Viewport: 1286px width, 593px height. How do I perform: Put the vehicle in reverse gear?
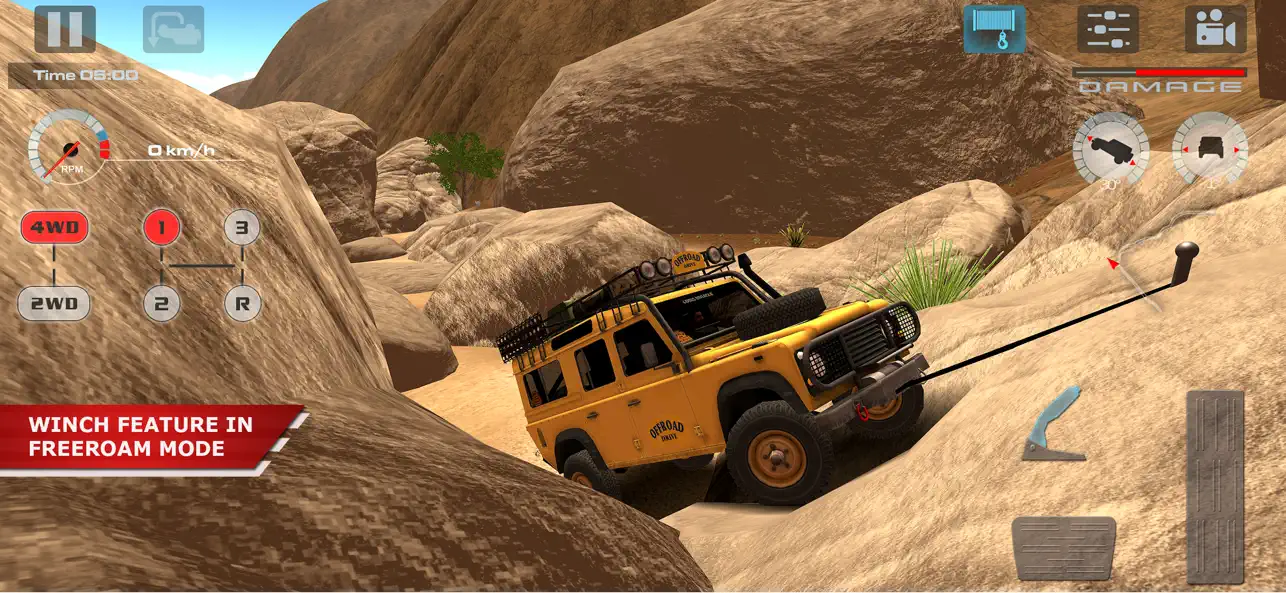(x=241, y=303)
